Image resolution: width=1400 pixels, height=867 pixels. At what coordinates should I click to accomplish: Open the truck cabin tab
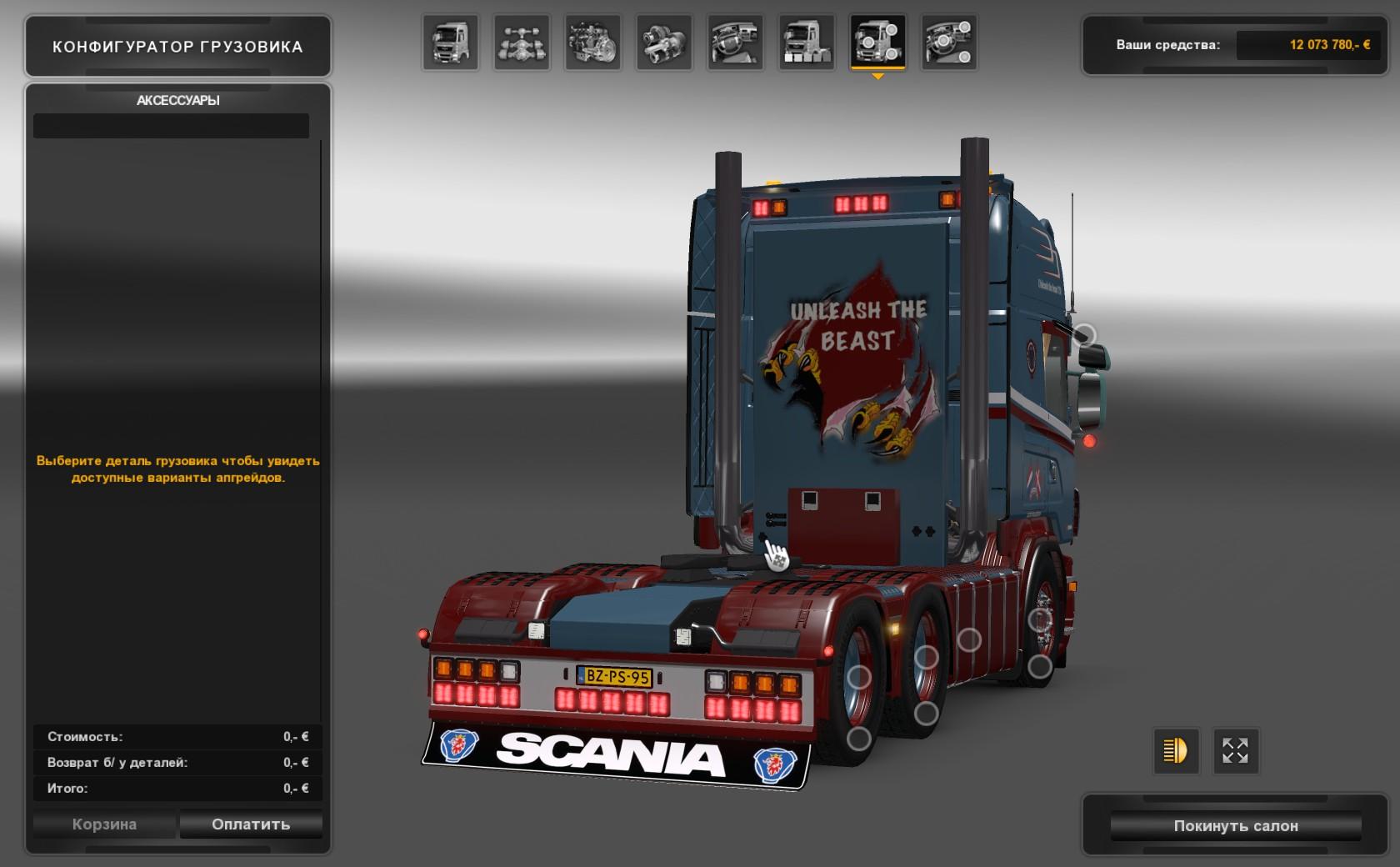(x=450, y=43)
